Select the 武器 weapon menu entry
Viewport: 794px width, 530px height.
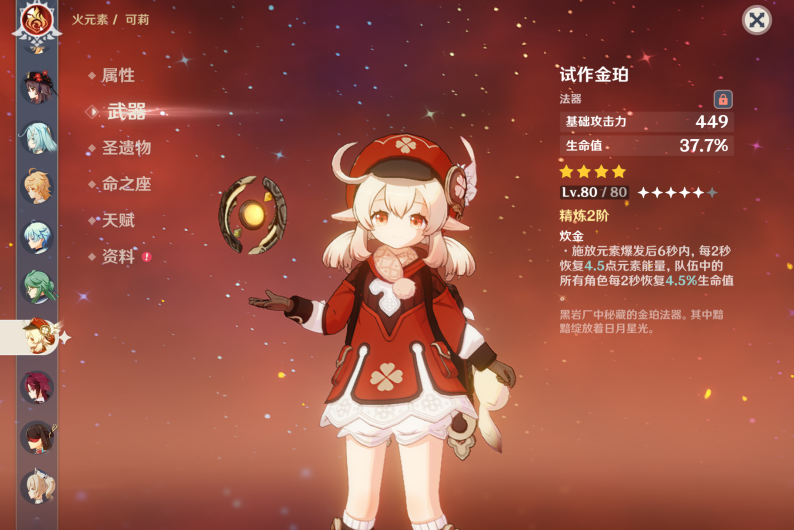pyautogui.click(x=126, y=111)
